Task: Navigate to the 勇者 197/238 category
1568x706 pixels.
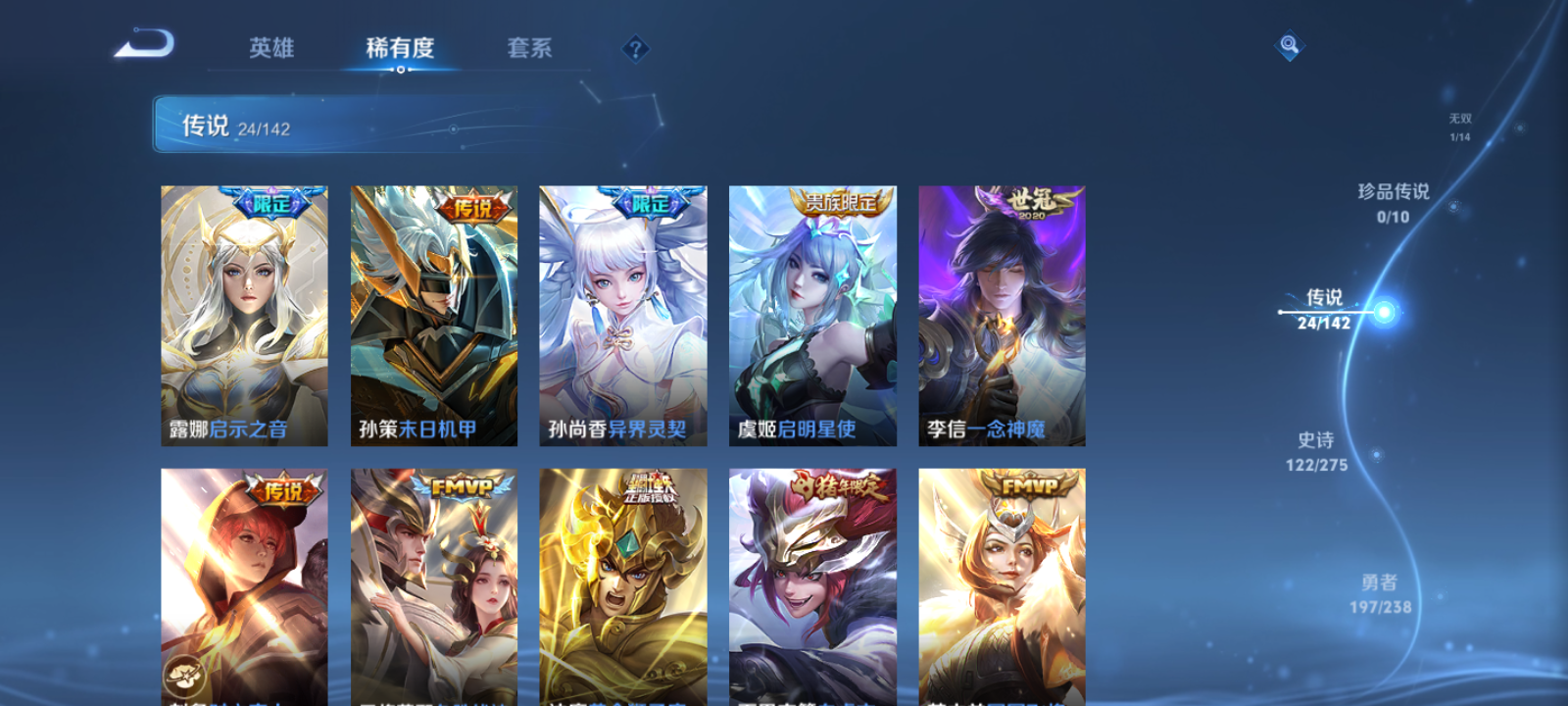Action: (x=1378, y=593)
